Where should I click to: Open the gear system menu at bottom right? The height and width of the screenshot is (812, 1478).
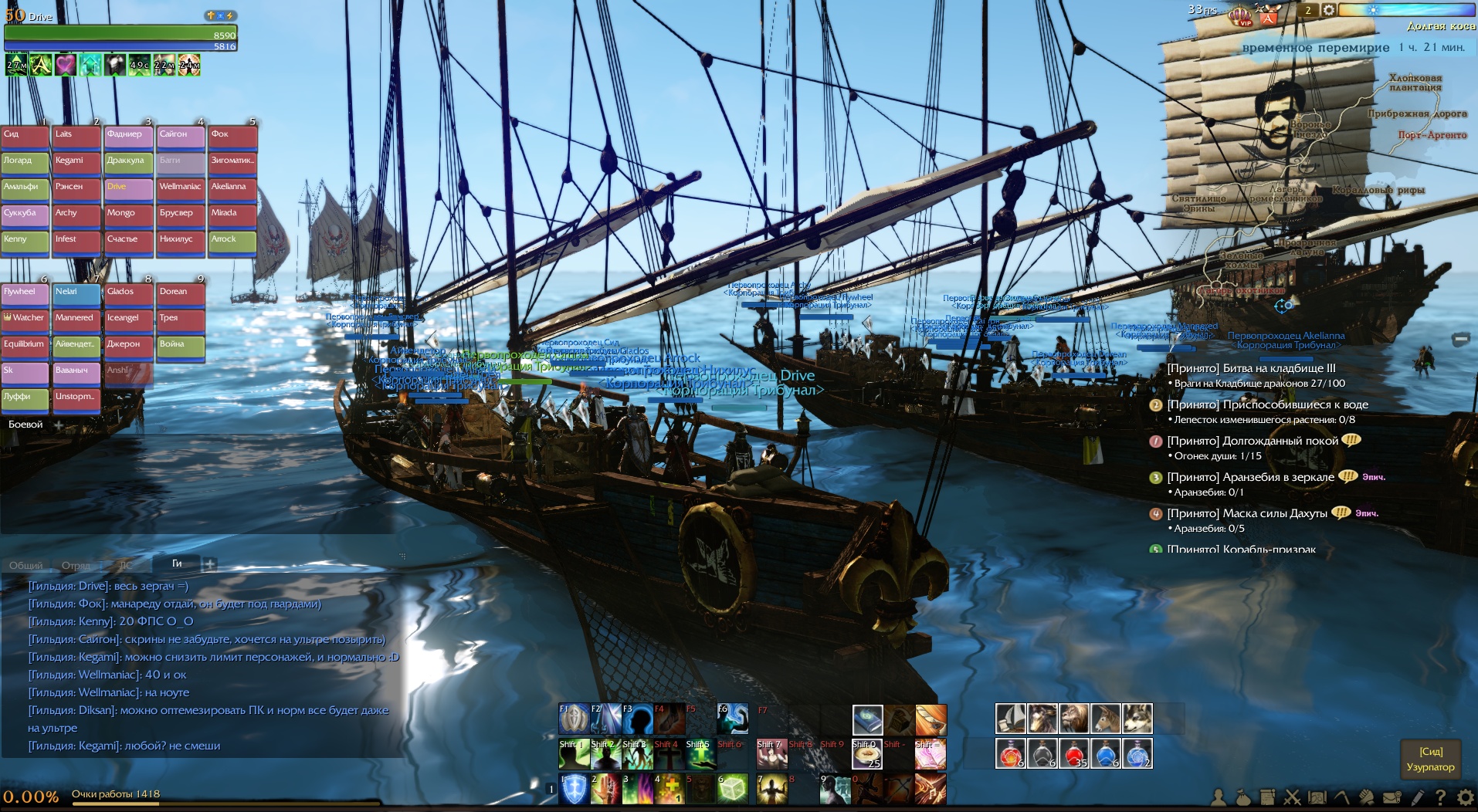coord(1465,797)
